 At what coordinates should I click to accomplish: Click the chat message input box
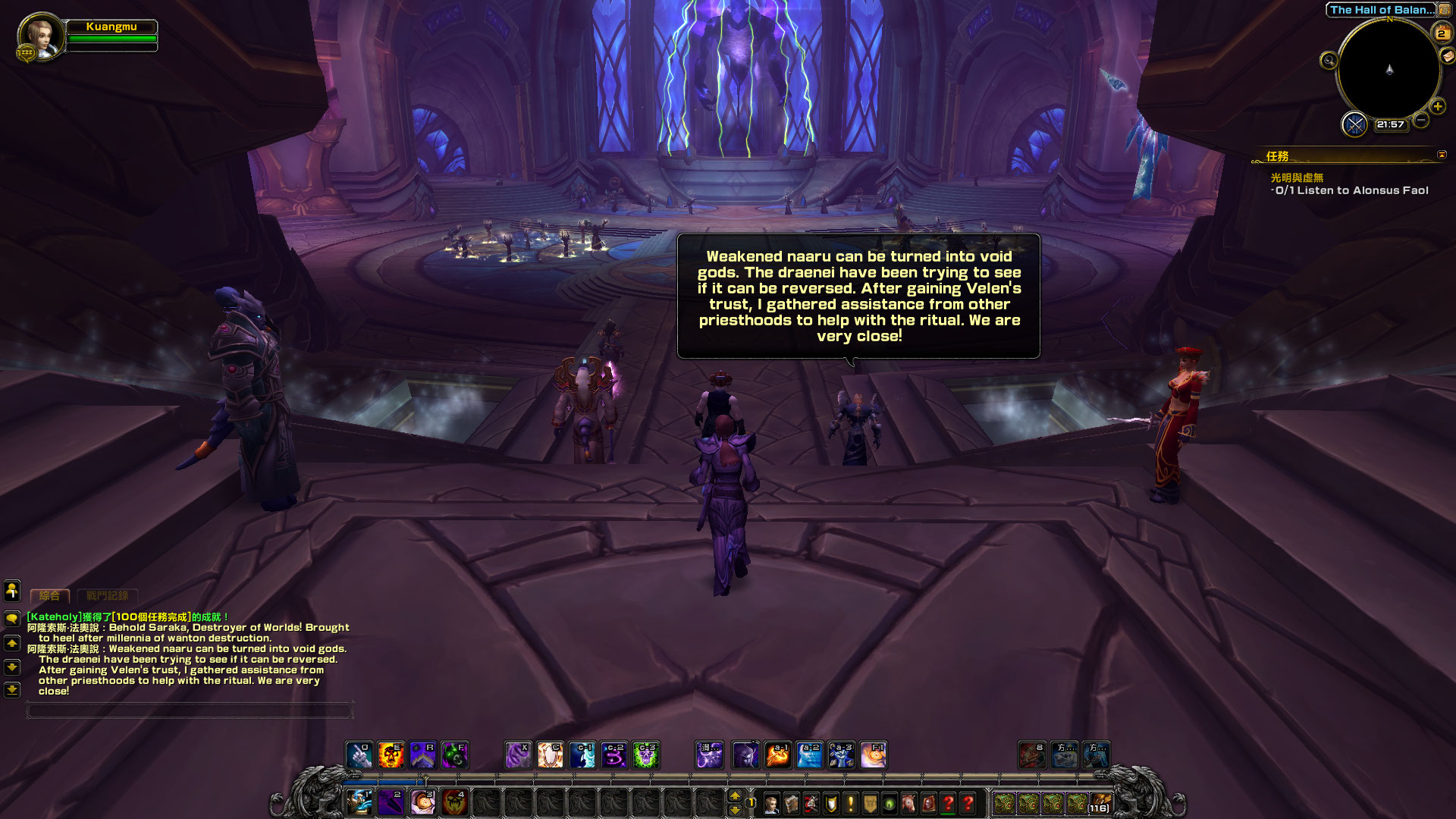pos(190,711)
